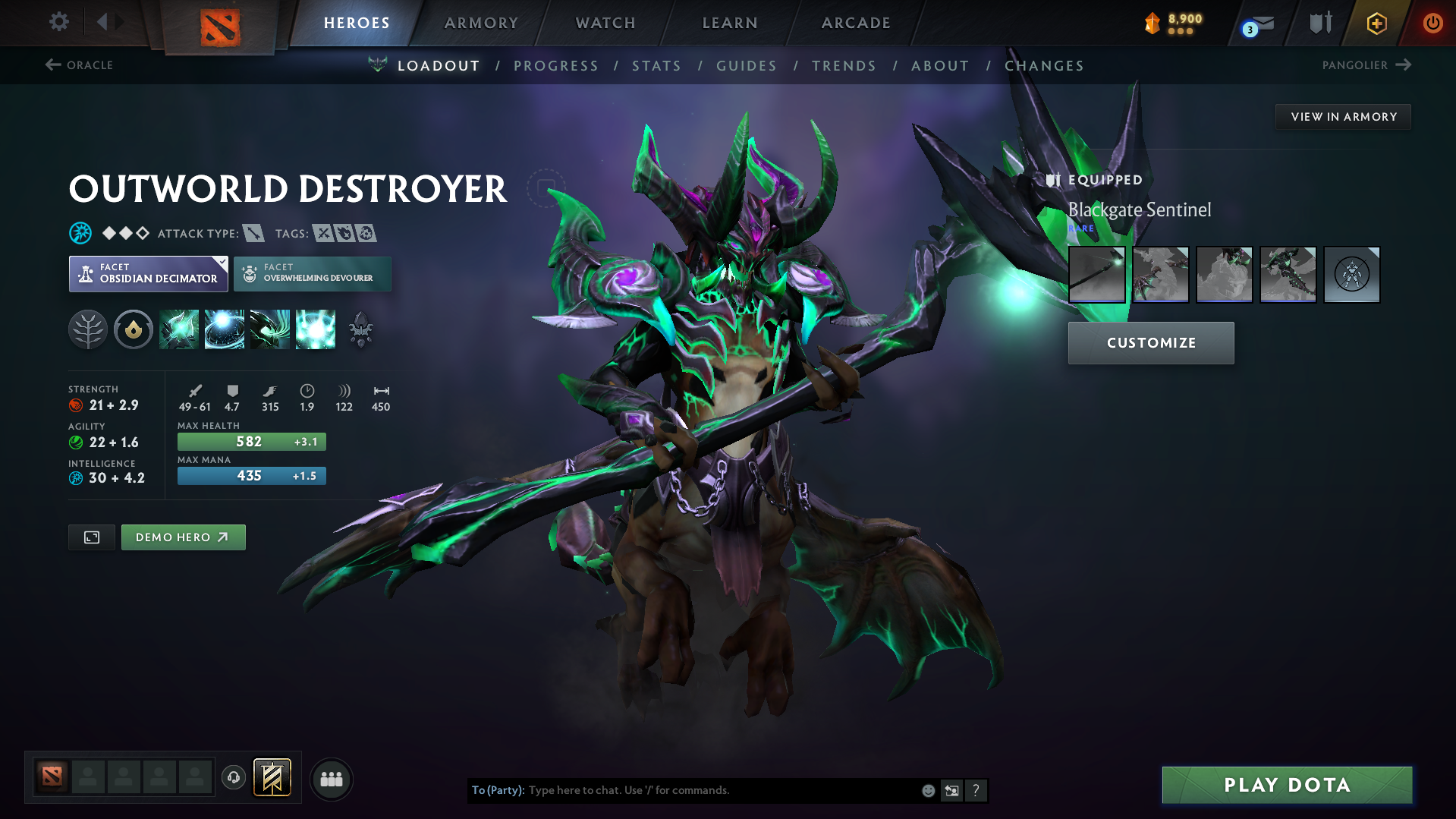Select the Blackgate Sentinel weapon thumbnail
This screenshot has height=819, width=1456.
tap(1097, 275)
